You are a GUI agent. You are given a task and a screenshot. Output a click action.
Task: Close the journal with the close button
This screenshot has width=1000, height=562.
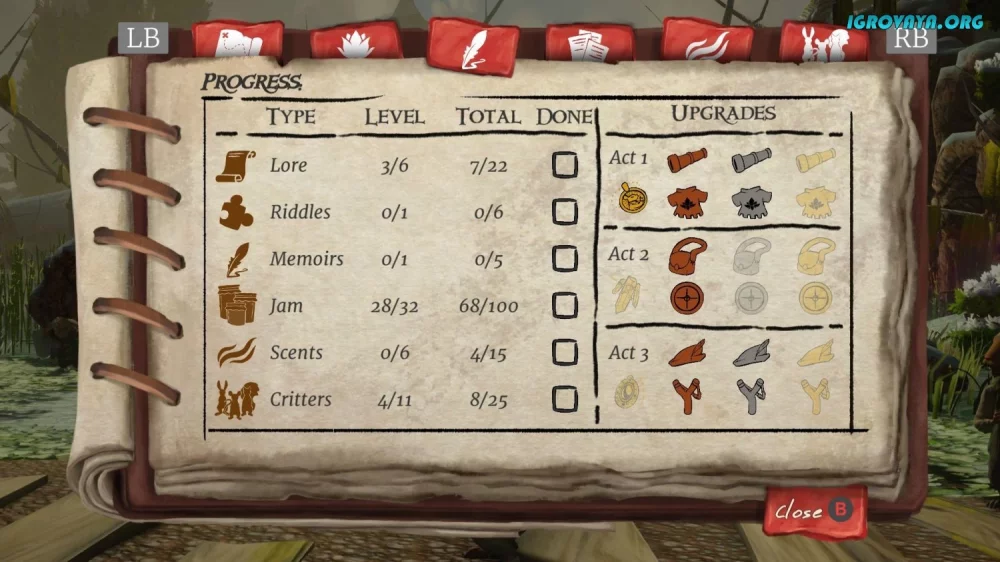814,511
